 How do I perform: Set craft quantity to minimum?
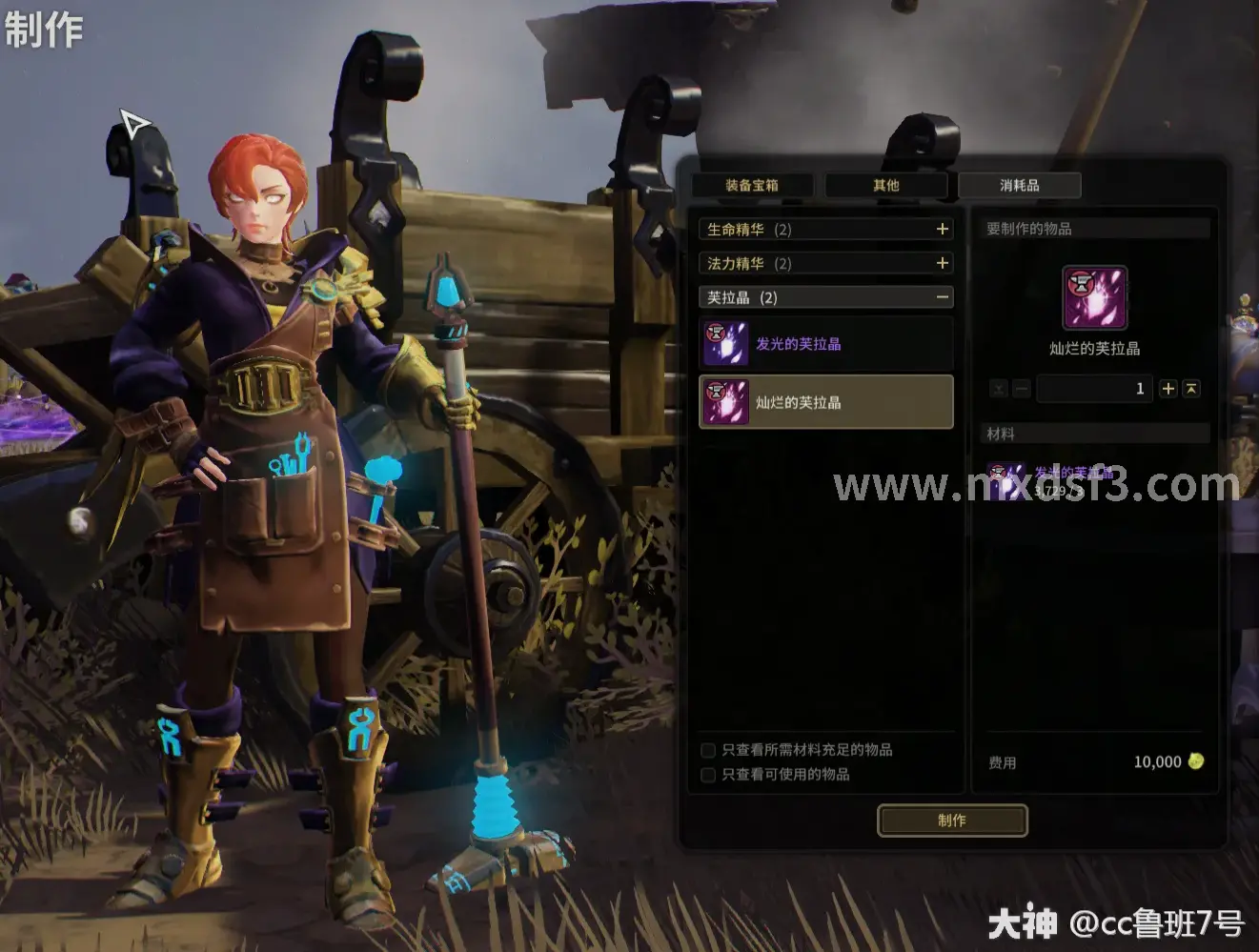point(998,389)
